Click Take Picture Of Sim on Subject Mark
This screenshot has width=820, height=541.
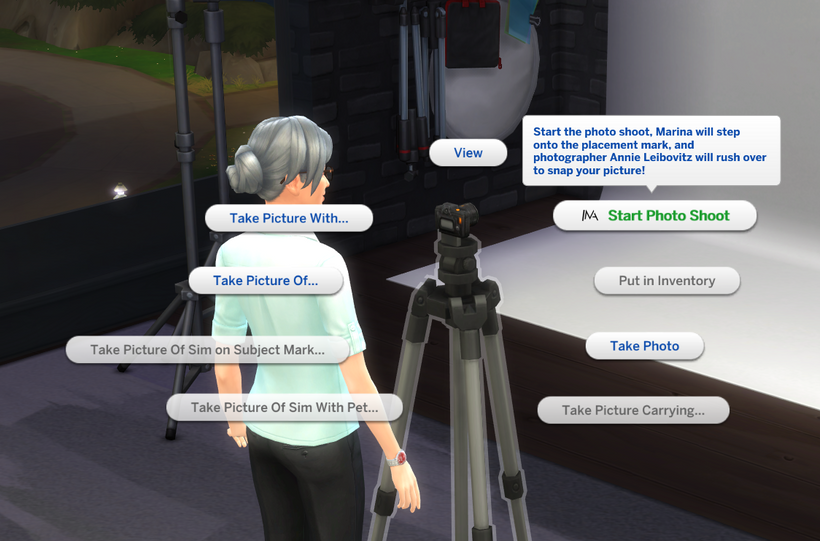[207, 350]
